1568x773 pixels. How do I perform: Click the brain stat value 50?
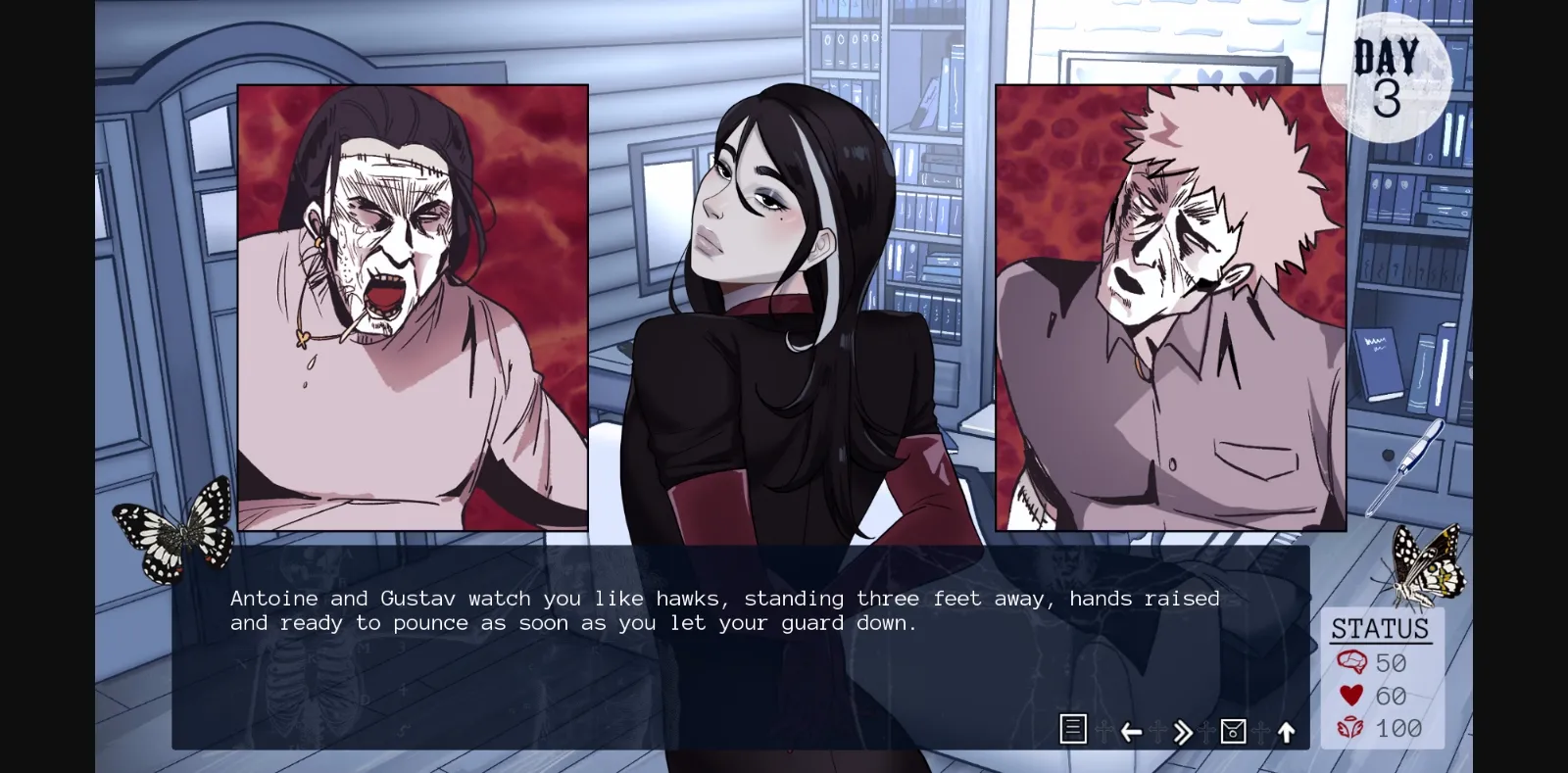(1392, 663)
